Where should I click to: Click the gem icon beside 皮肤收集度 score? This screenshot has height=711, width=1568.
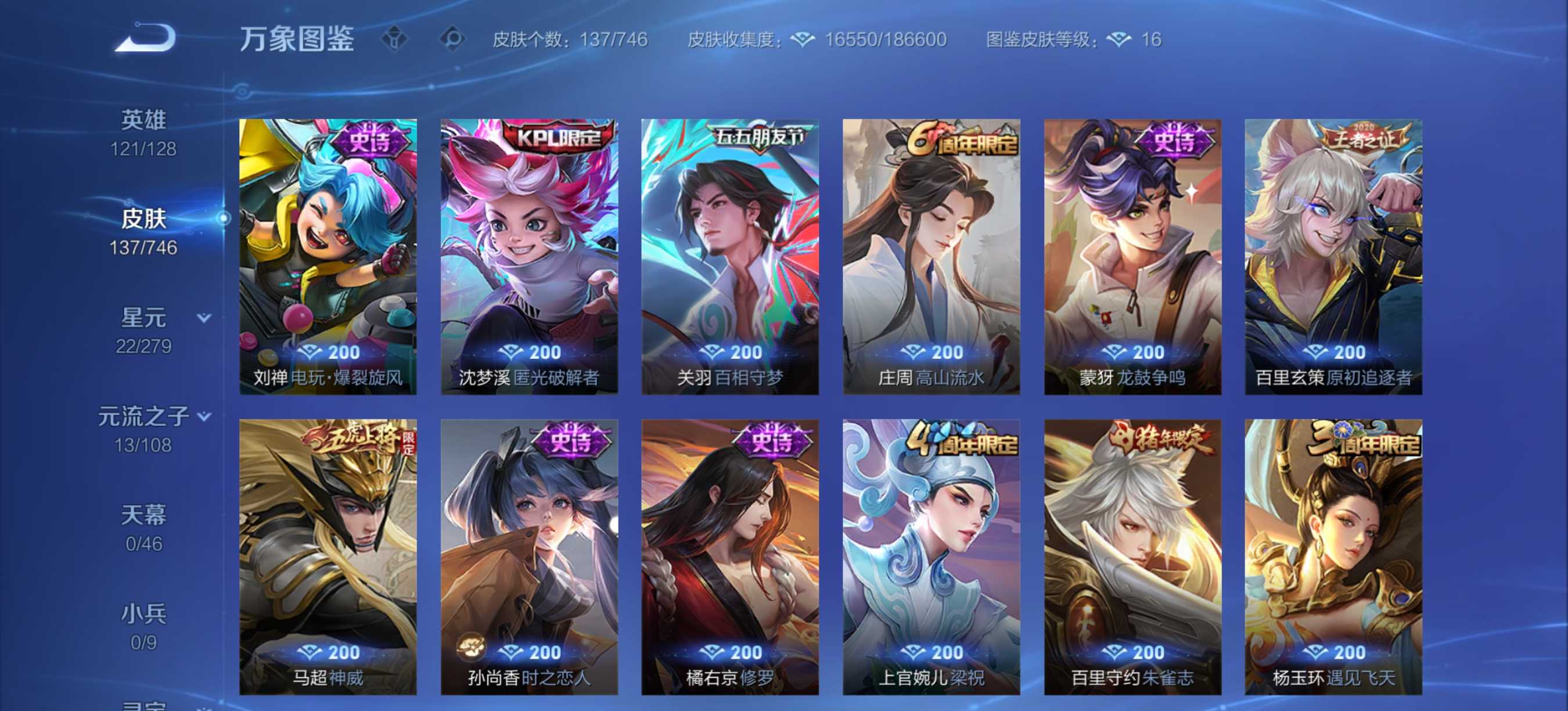[x=804, y=39]
